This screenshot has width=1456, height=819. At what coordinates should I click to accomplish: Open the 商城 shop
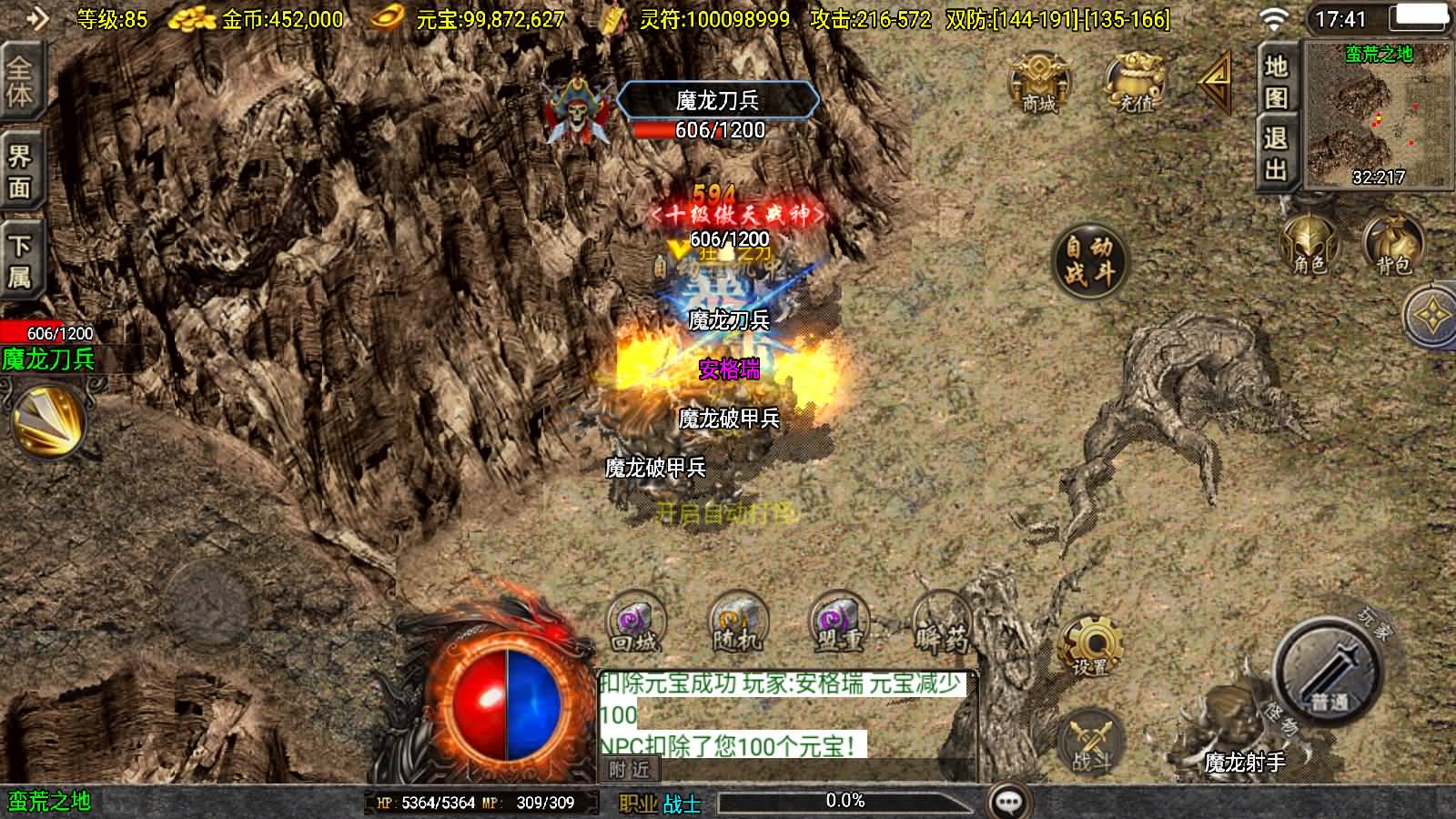point(1038,82)
